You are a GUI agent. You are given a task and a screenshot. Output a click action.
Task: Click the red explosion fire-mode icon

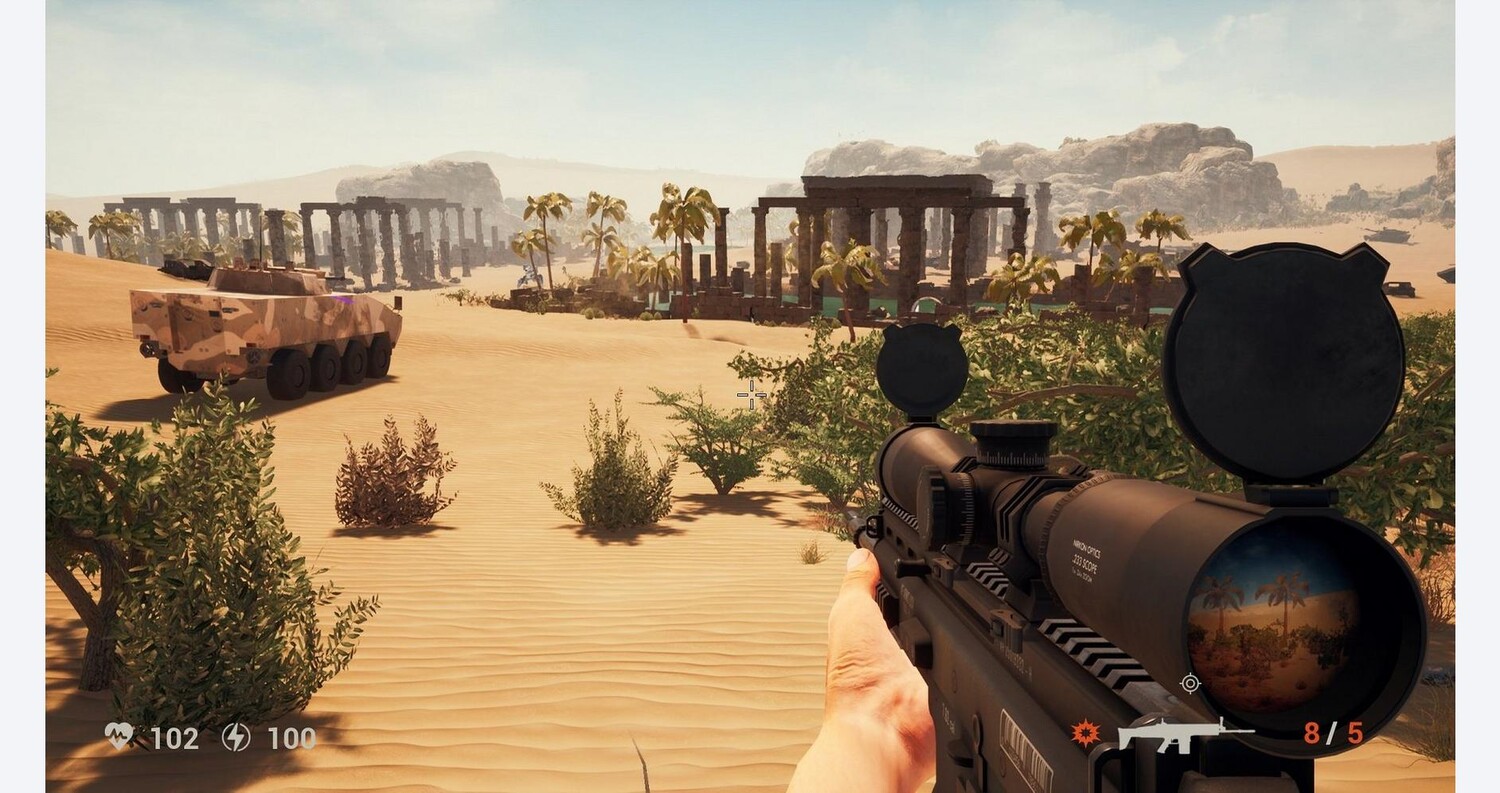(1084, 733)
